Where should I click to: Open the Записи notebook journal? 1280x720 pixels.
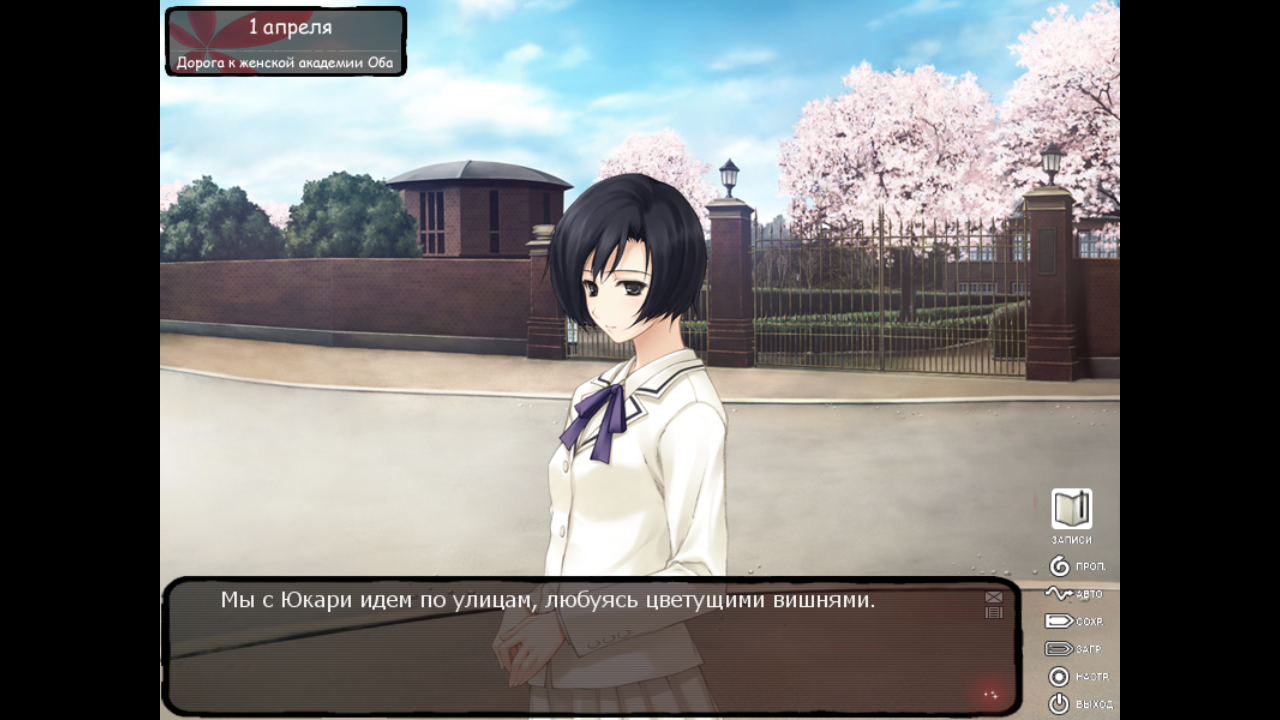tap(1071, 510)
